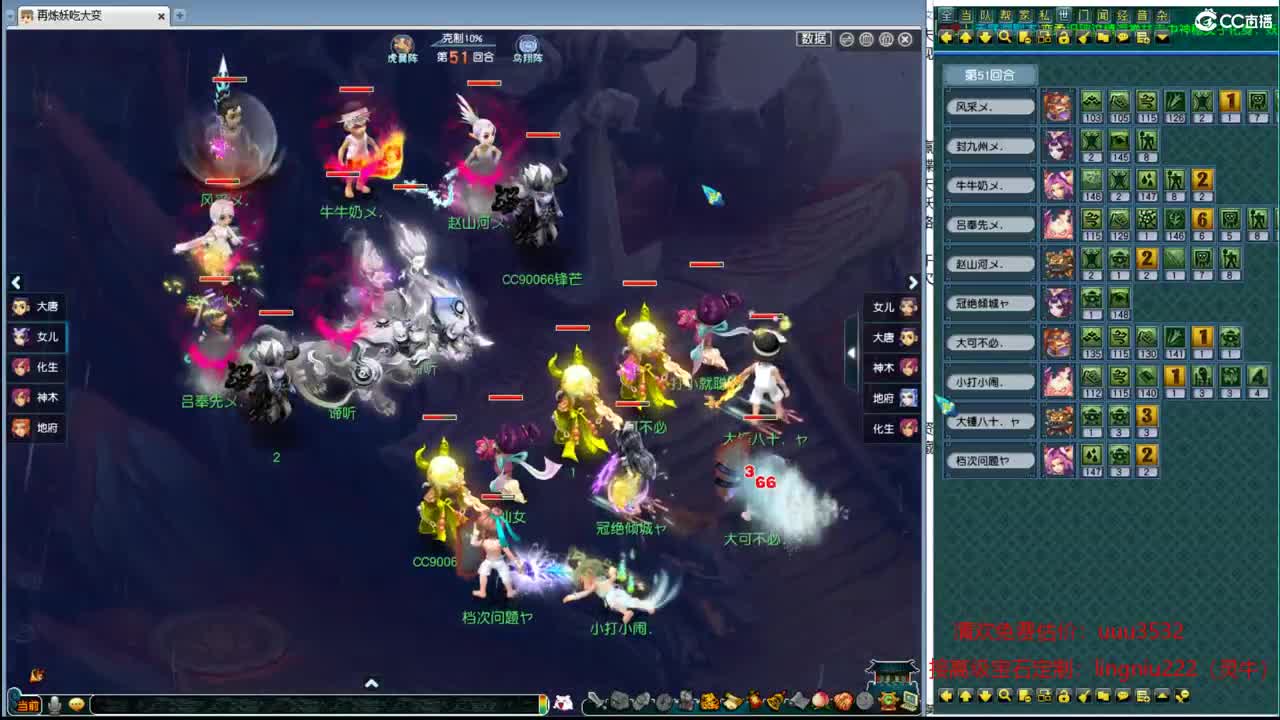Toggle the padlock icon in chat toolbar

(1064, 38)
